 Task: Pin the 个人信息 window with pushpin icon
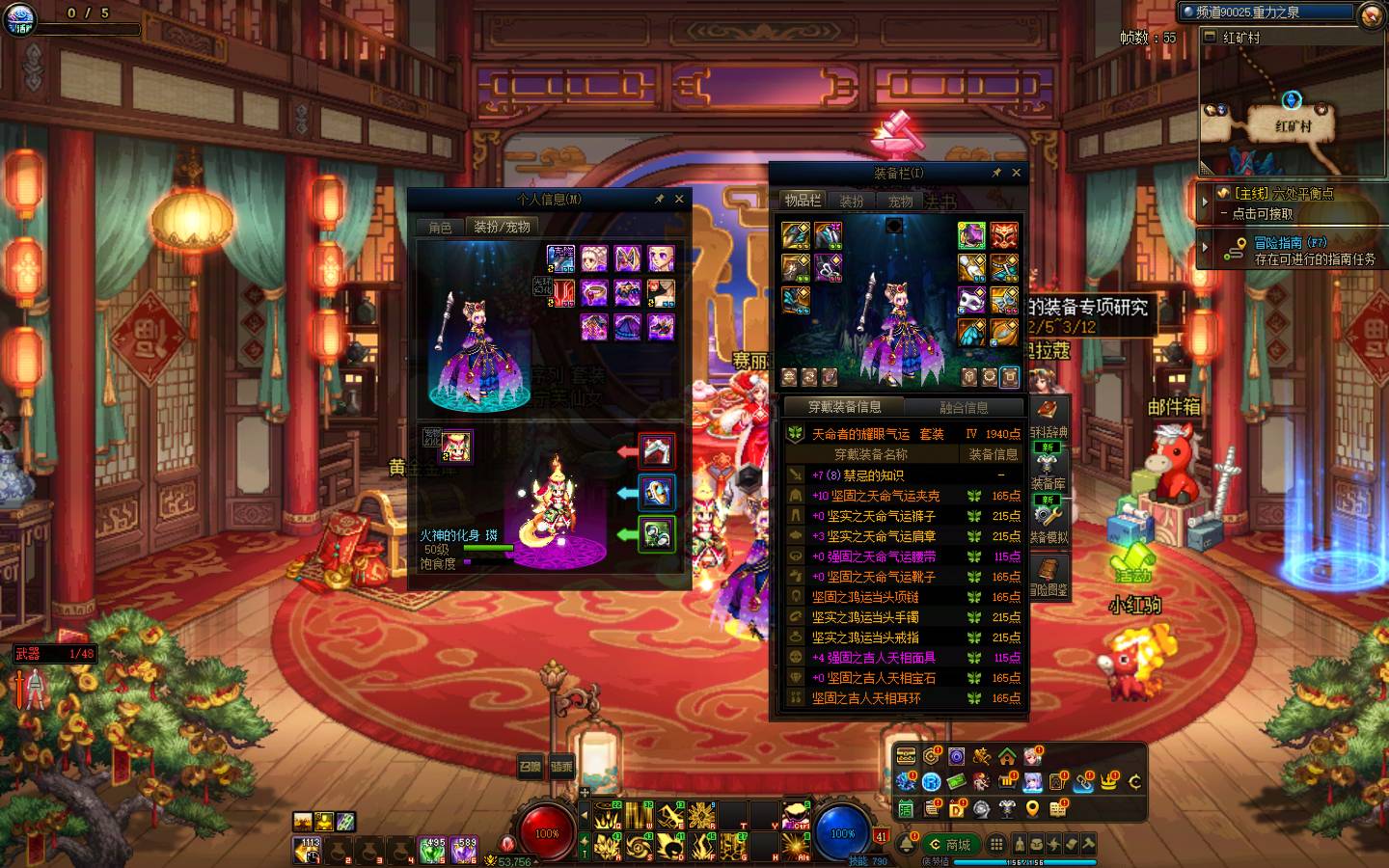coord(660,199)
